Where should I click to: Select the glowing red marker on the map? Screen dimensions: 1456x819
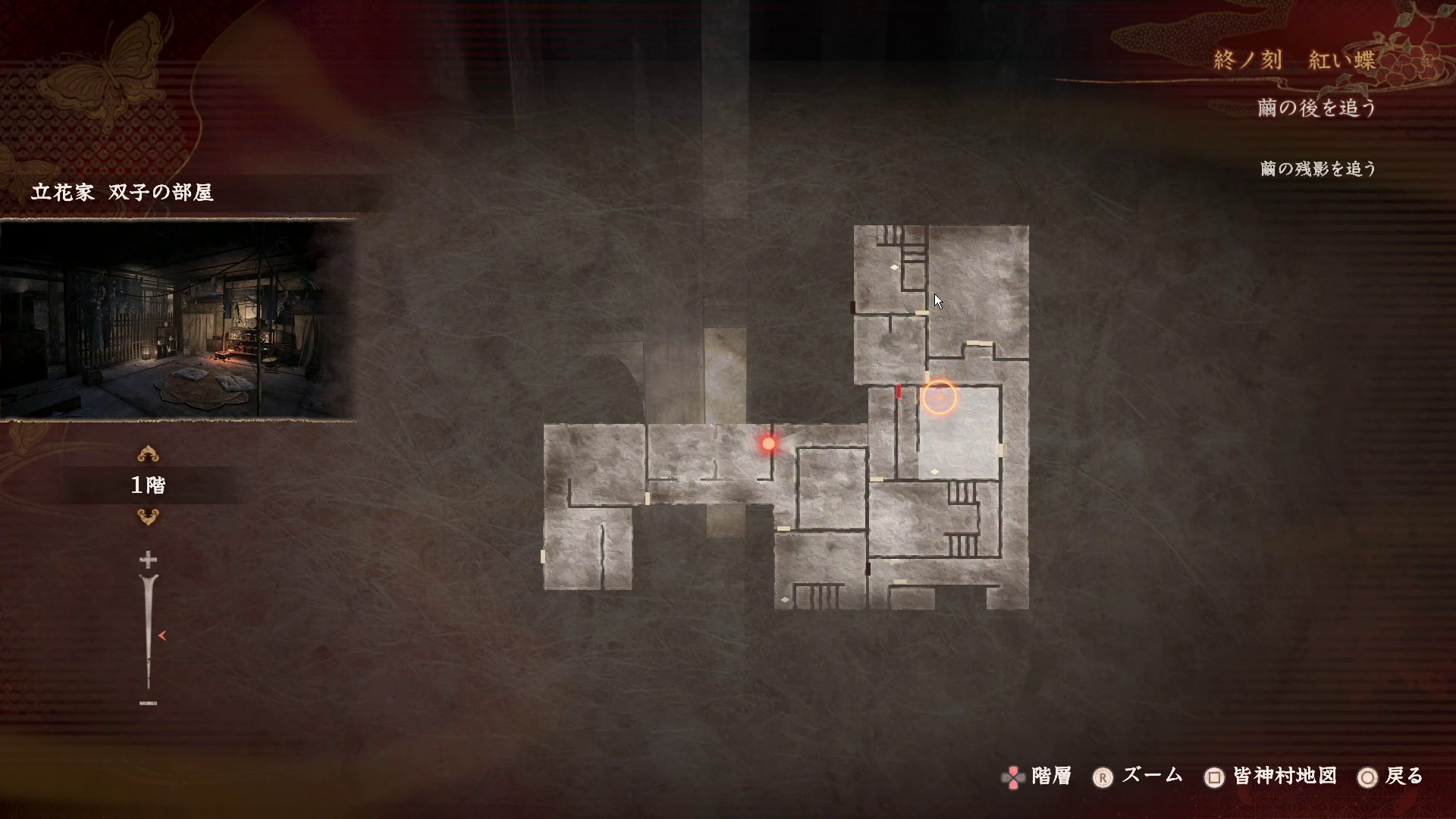[x=768, y=444]
